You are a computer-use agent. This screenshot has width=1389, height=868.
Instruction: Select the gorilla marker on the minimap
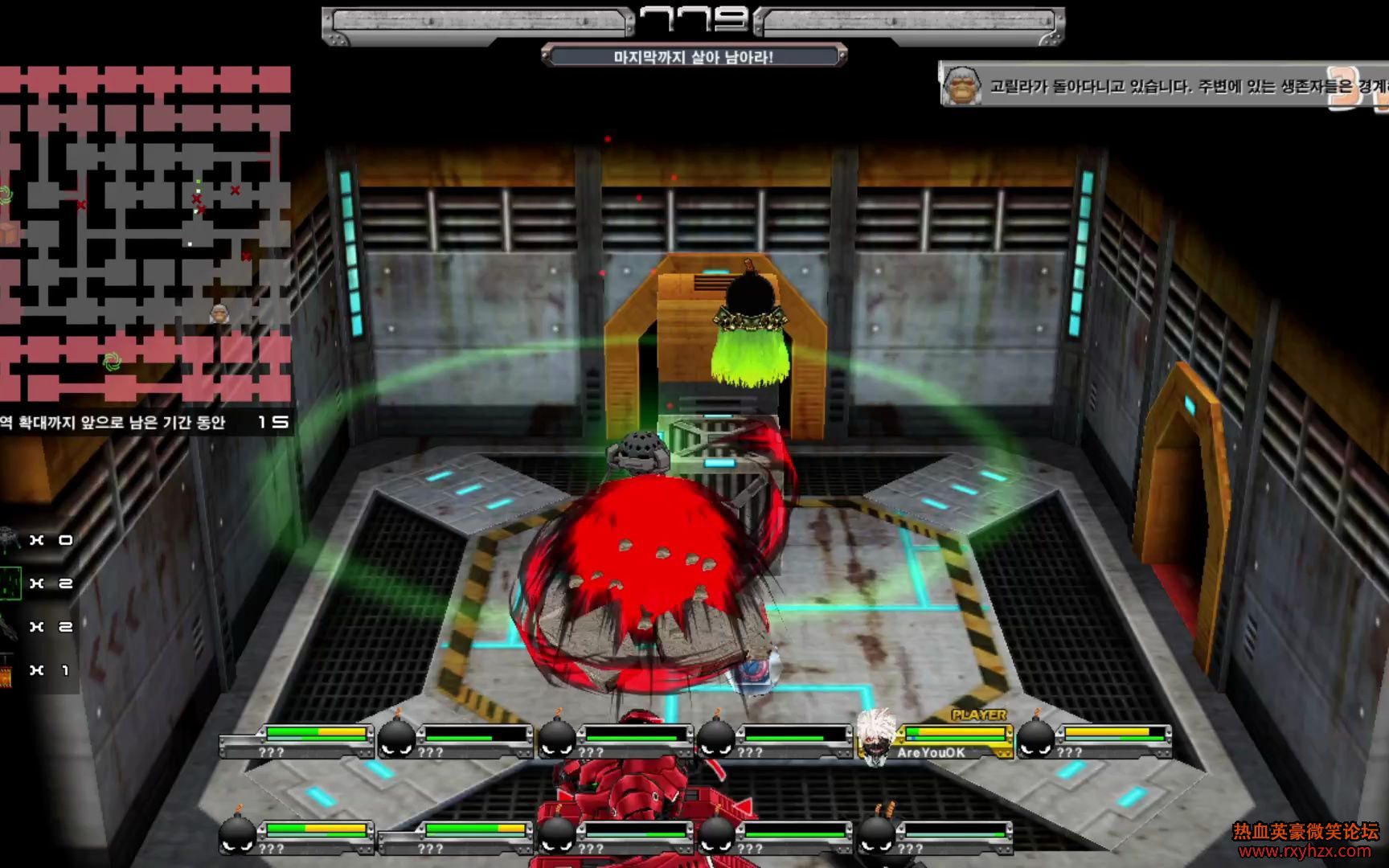[219, 313]
